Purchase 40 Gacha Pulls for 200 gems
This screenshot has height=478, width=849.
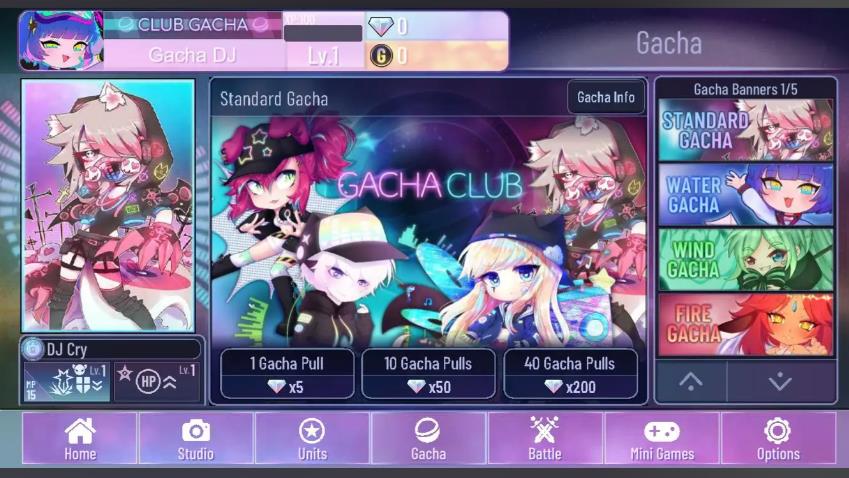[x=570, y=374]
